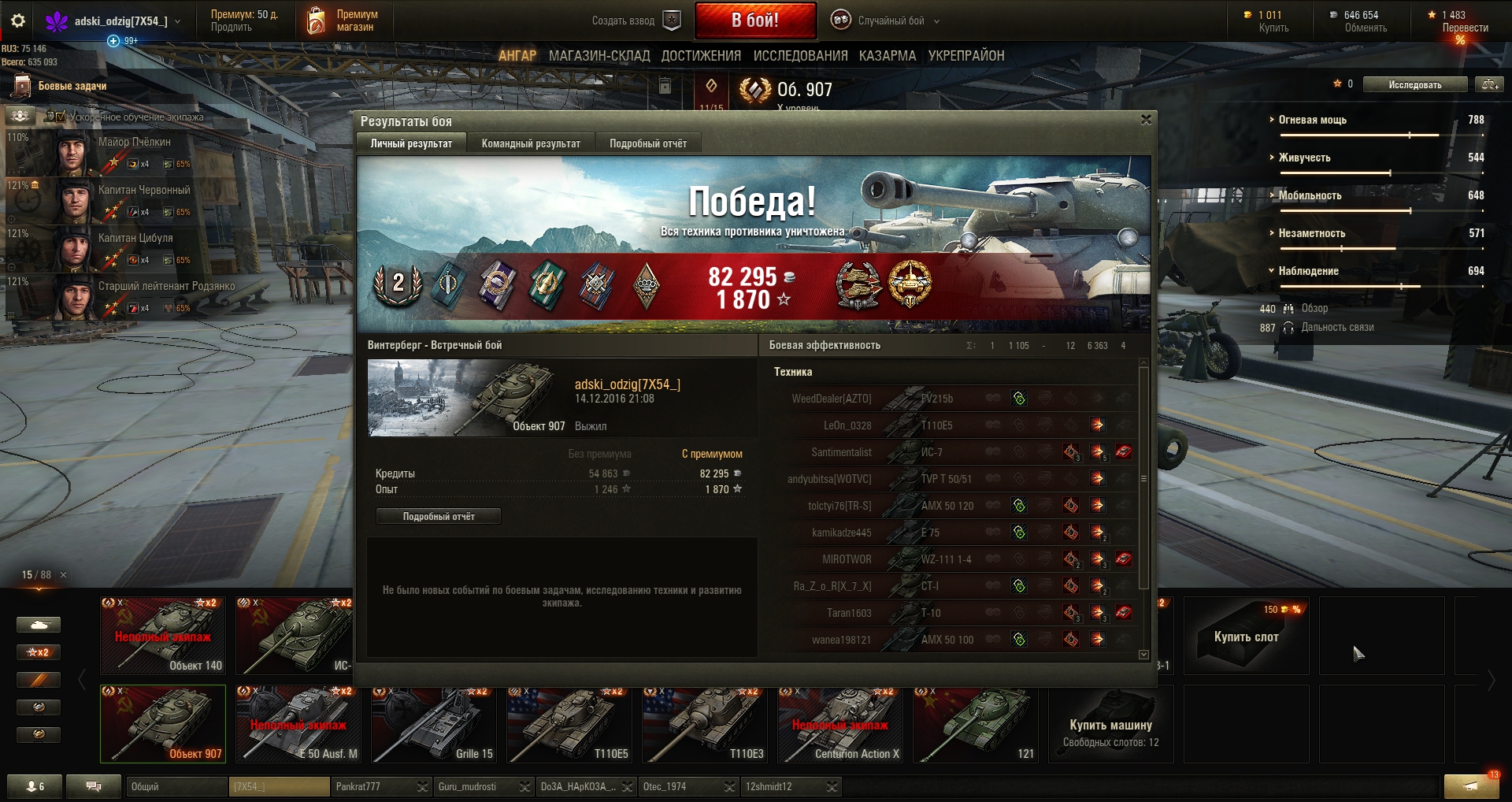
Task: Close the battle results window
Action: coord(1146,120)
